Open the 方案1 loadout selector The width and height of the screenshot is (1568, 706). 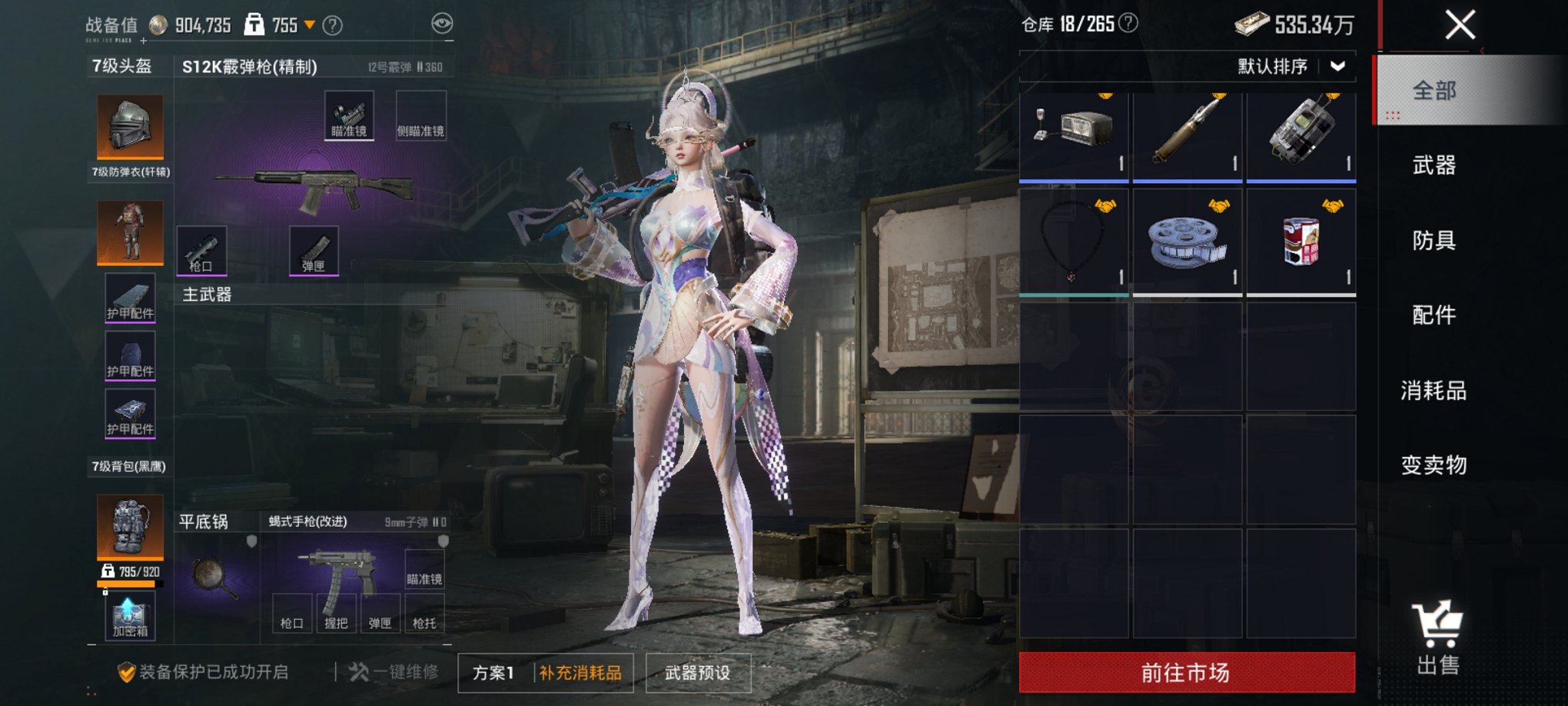coord(496,671)
